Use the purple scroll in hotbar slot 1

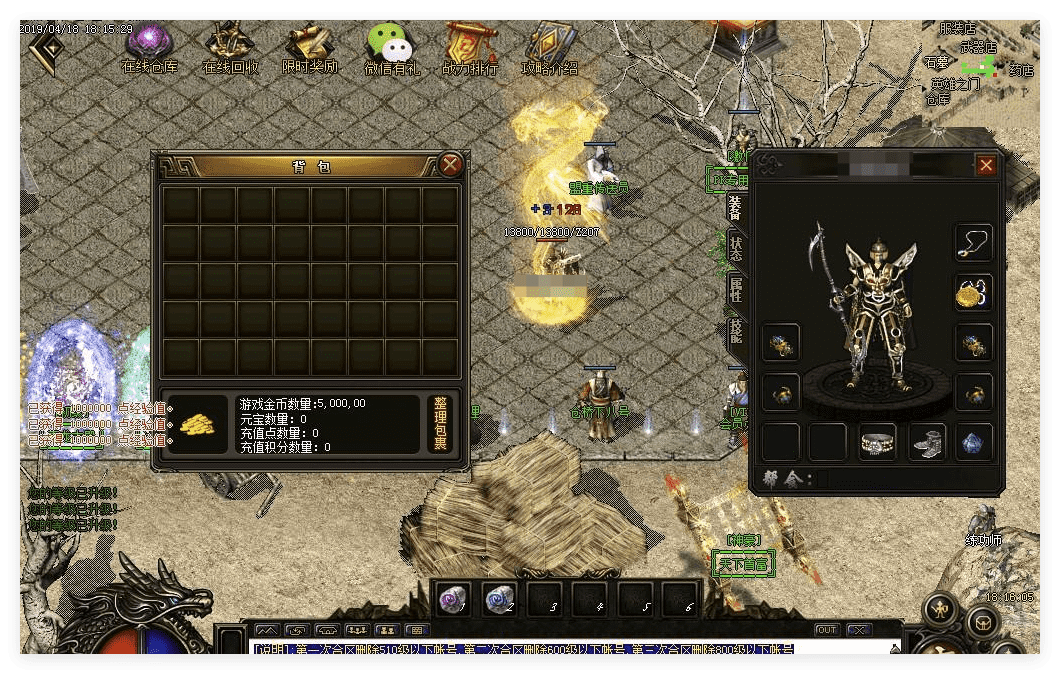453,599
